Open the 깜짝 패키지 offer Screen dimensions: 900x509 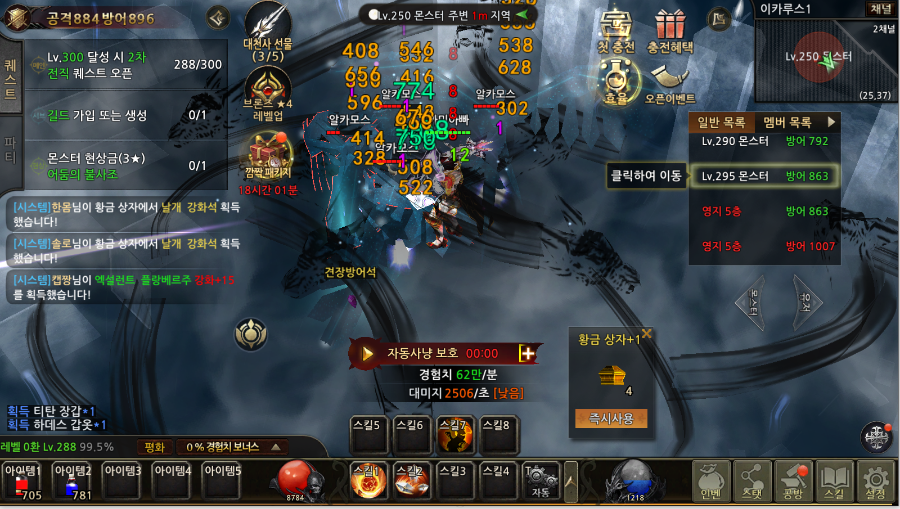pos(268,158)
